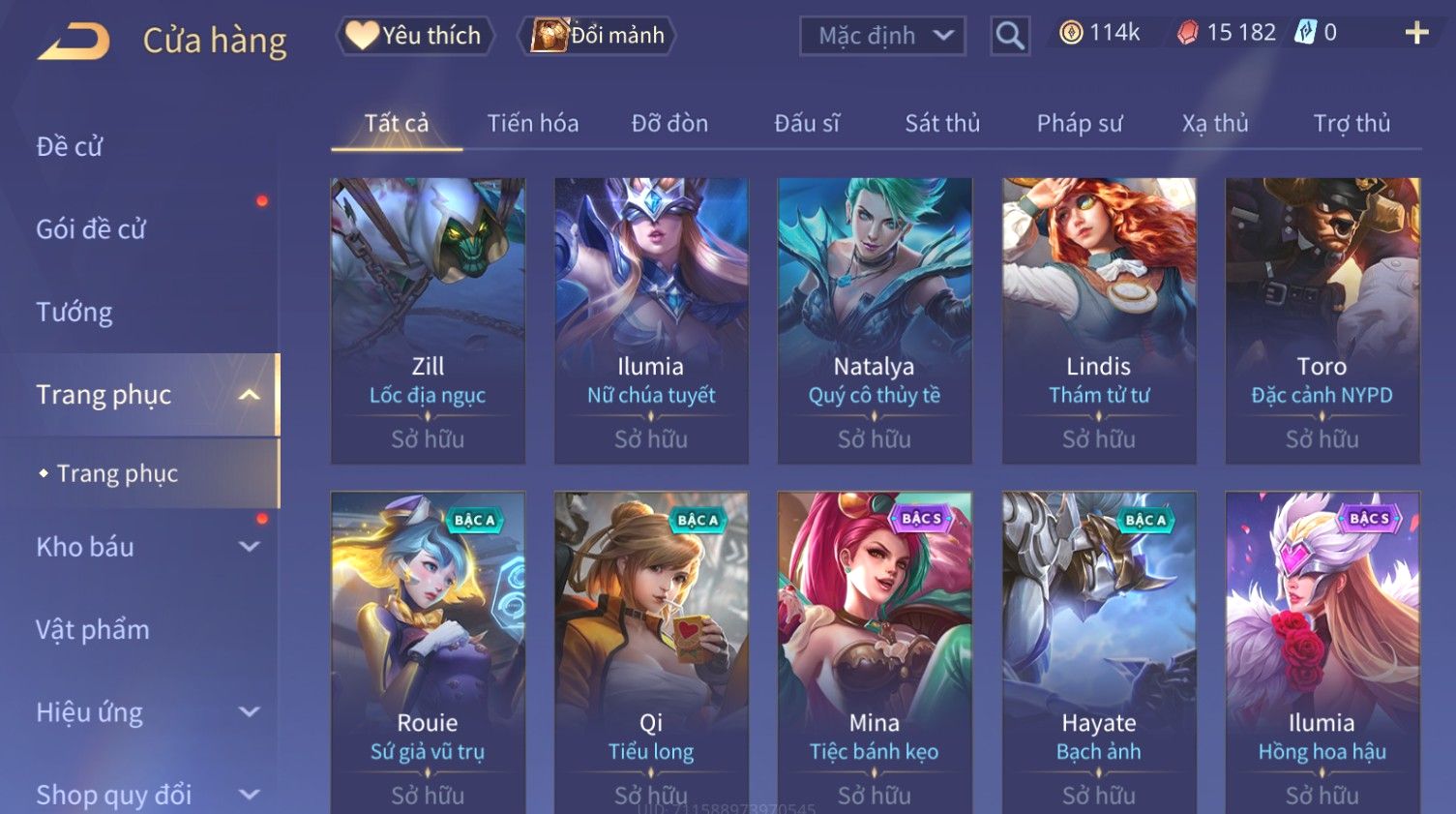Image resolution: width=1456 pixels, height=814 pixels.
Task: Expand the Mặc định sort dropdown
Action: click(x=882, y=37)
